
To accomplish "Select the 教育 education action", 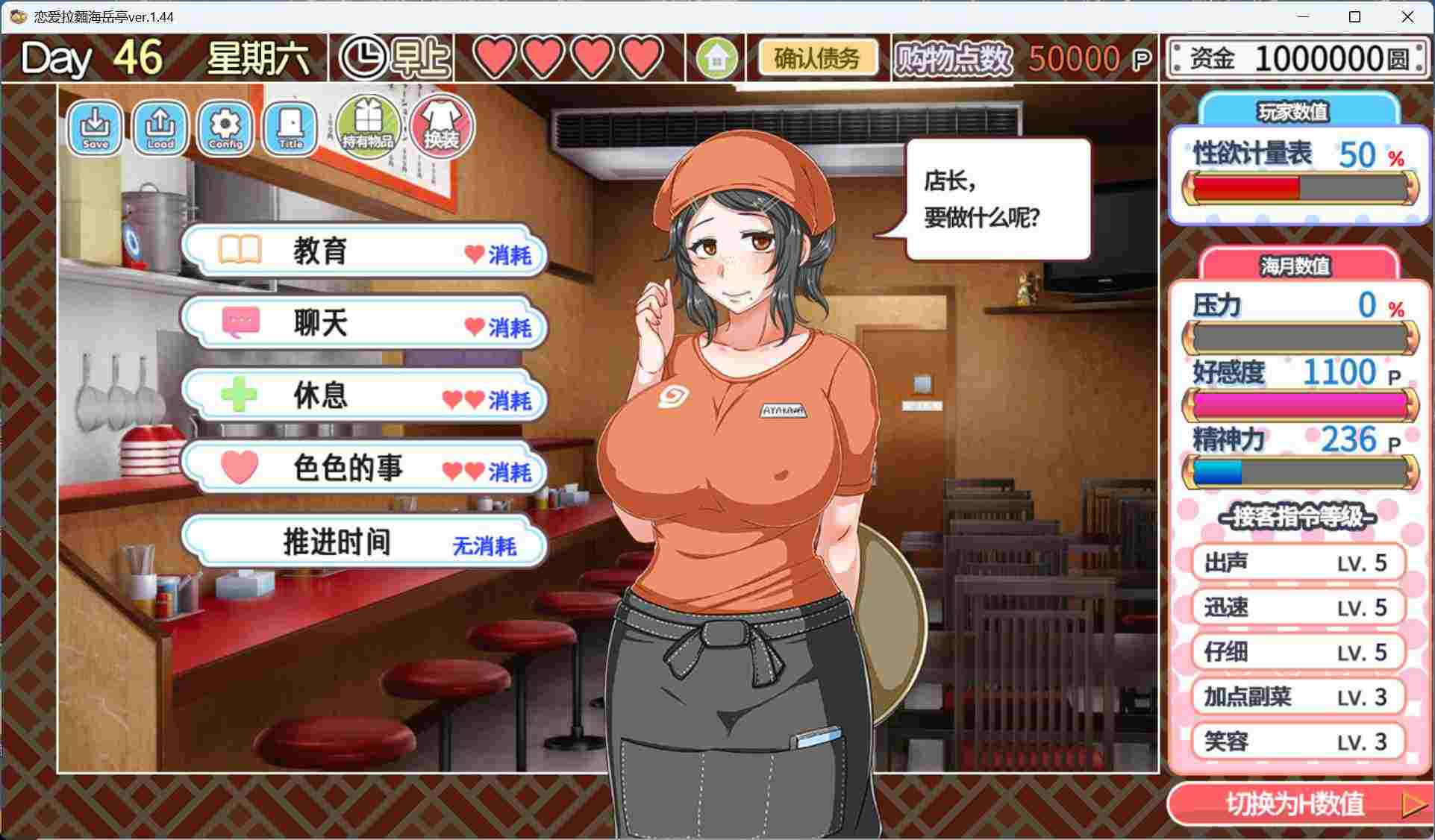I will click(x=361, y=252).
